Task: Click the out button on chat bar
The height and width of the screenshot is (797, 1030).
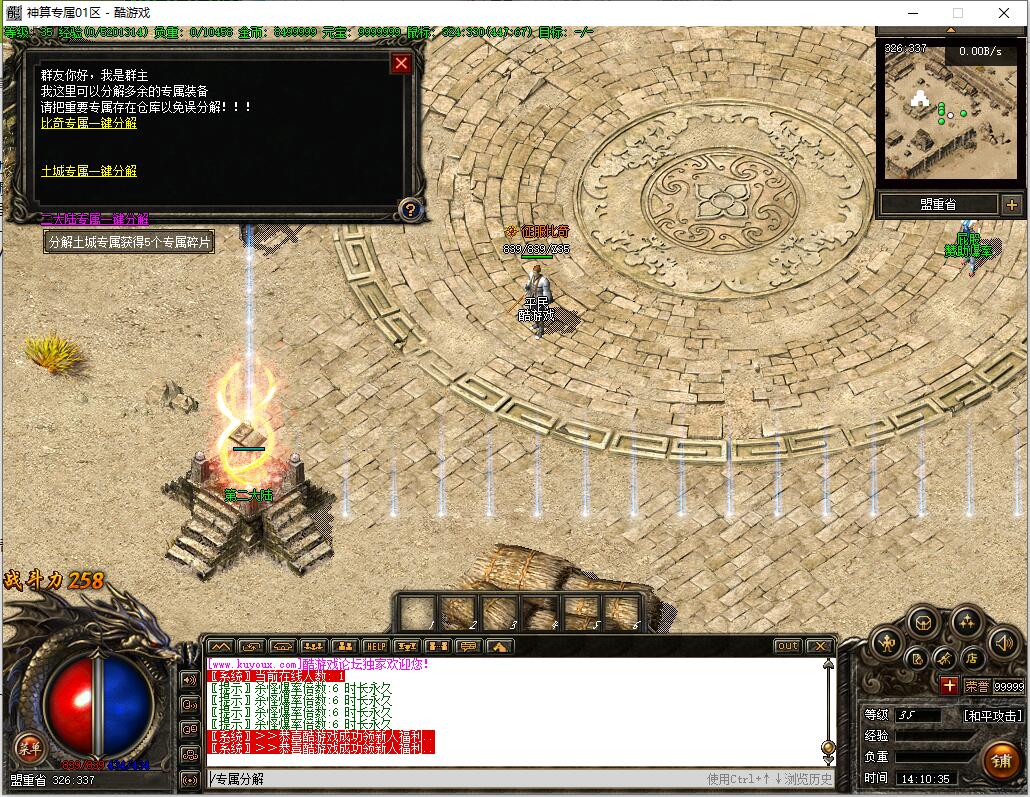Action: pyautogui.click(x=788, y=646)
